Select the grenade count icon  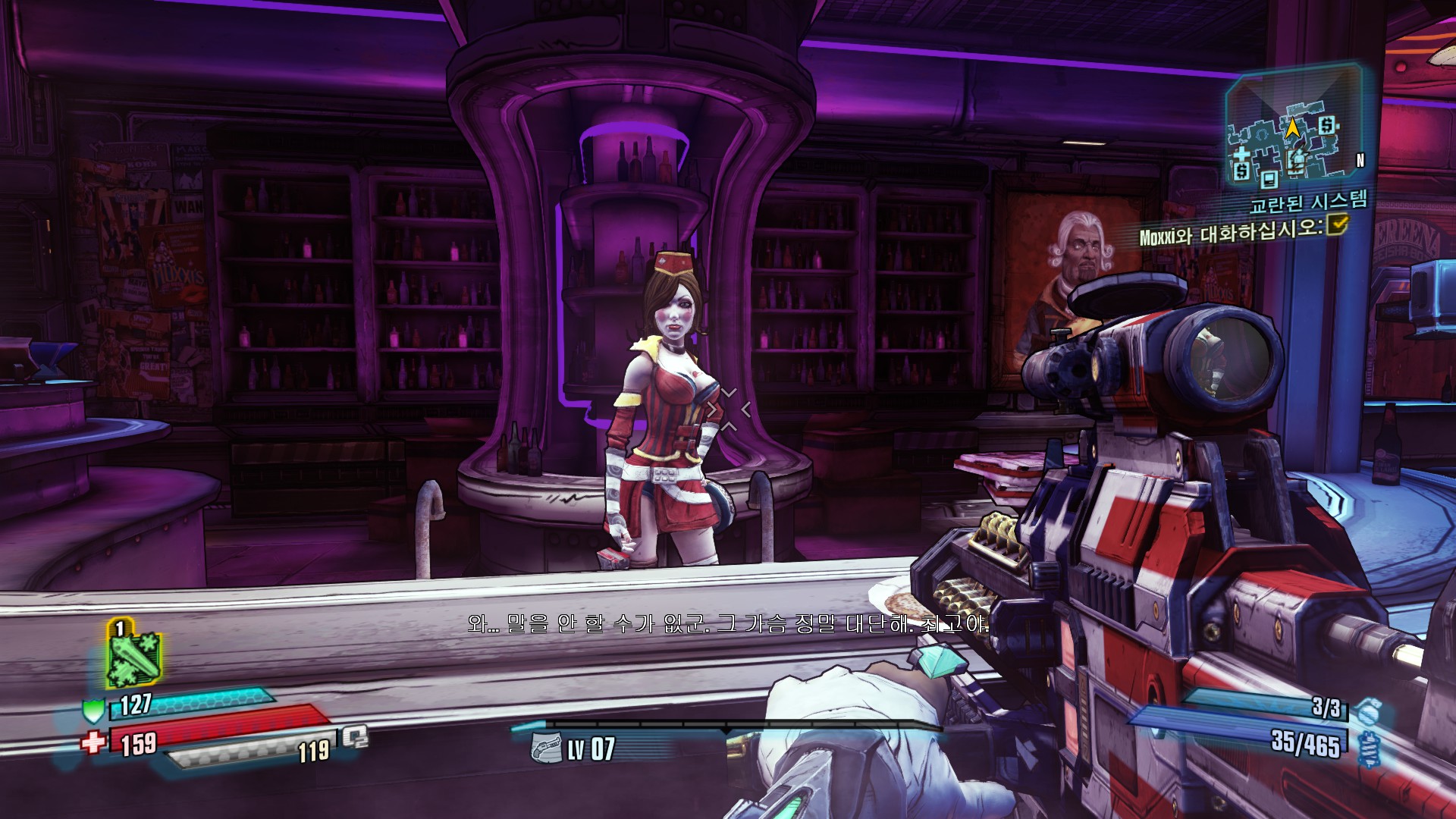(1368, 712)
